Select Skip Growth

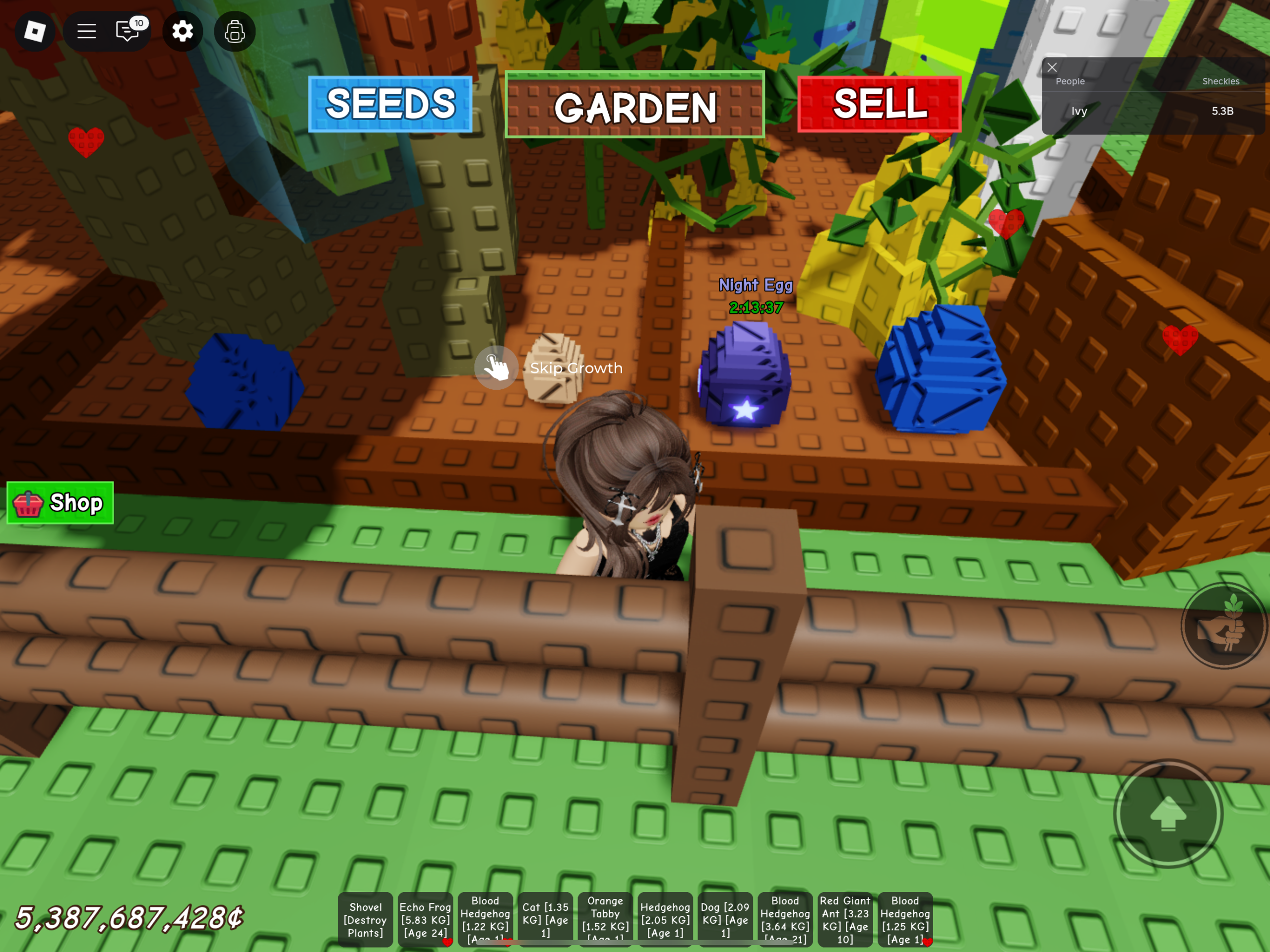click(x=575, y=368)
